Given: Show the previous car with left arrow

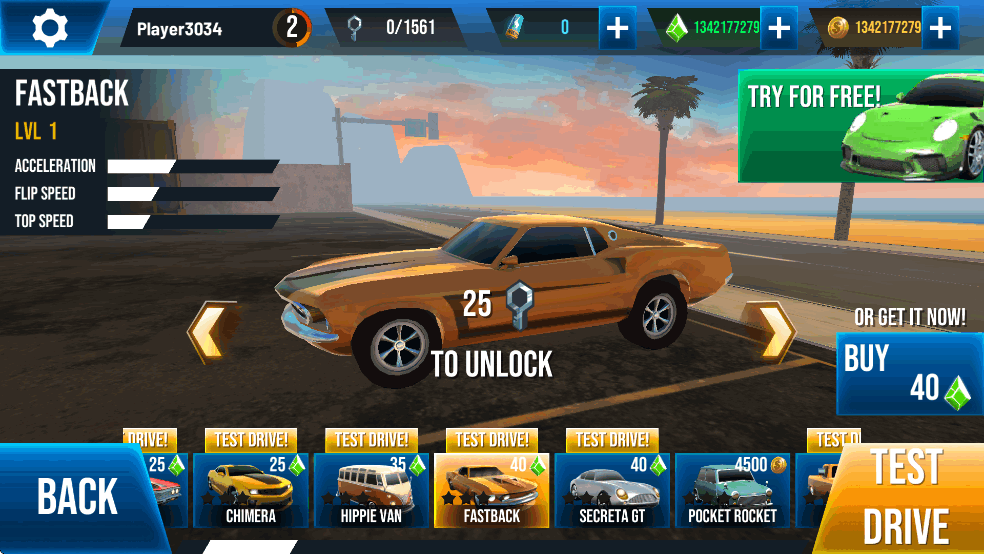Looking at the screenshot, I should point(213,331).
